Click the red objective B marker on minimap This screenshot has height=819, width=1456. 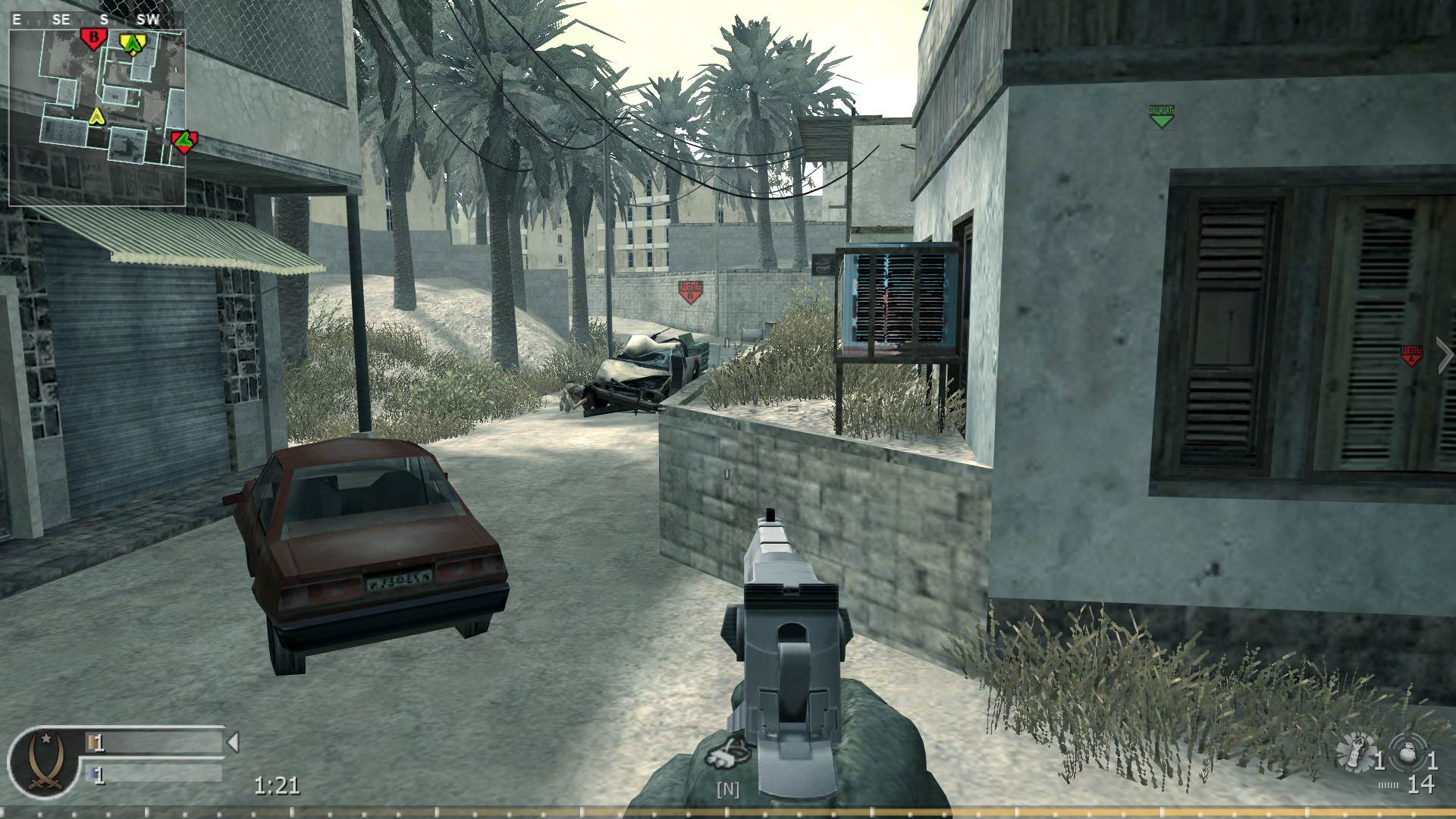tap(93, 37)
